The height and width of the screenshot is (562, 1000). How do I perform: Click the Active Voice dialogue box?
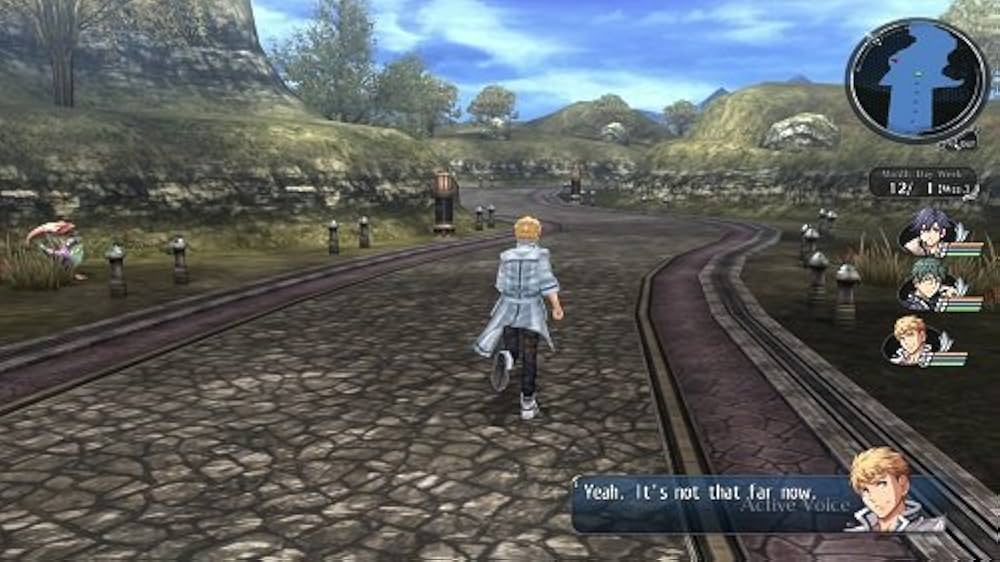click(x=710, y=503)
